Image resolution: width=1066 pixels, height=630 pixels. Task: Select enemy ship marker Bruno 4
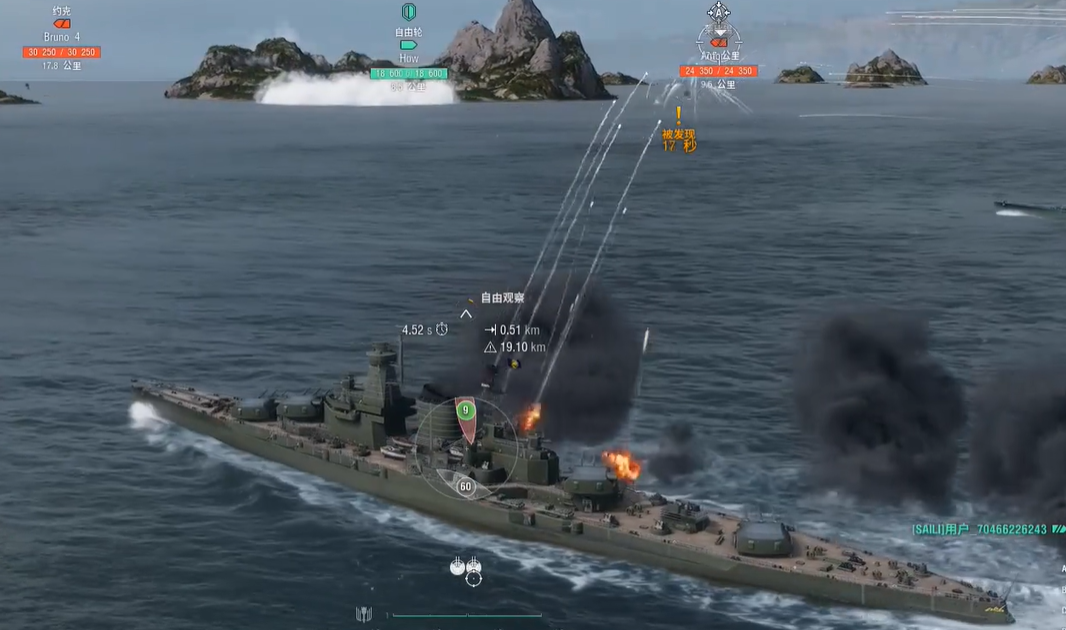[62, 24]
